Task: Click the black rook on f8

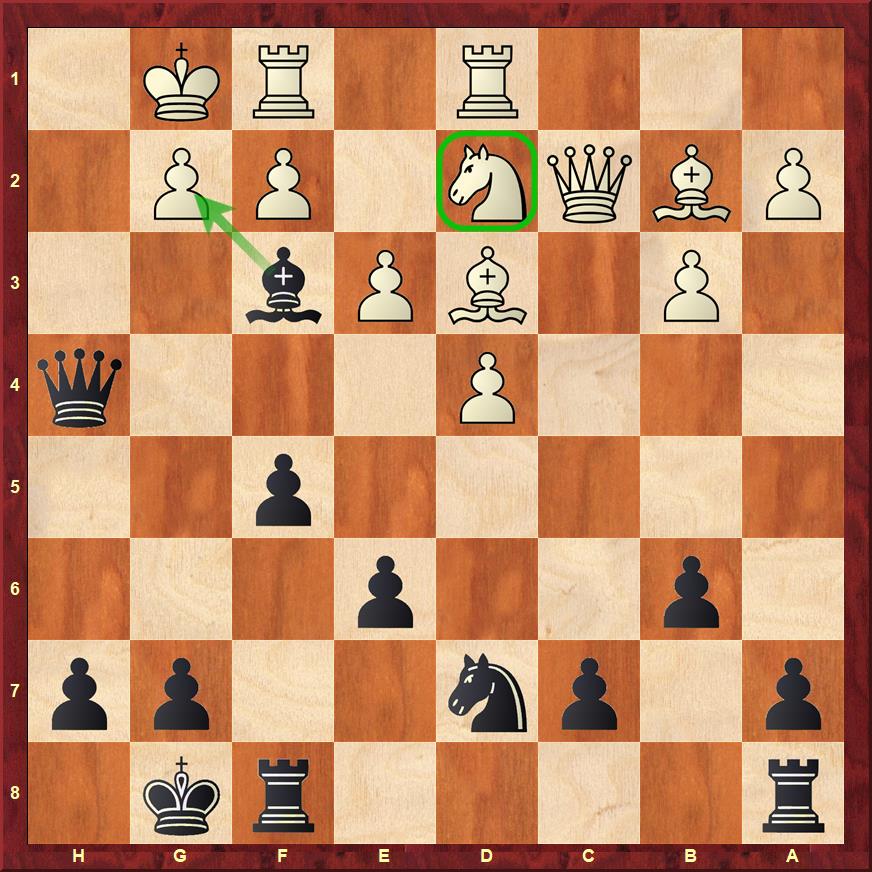Action: coord(283,795)
